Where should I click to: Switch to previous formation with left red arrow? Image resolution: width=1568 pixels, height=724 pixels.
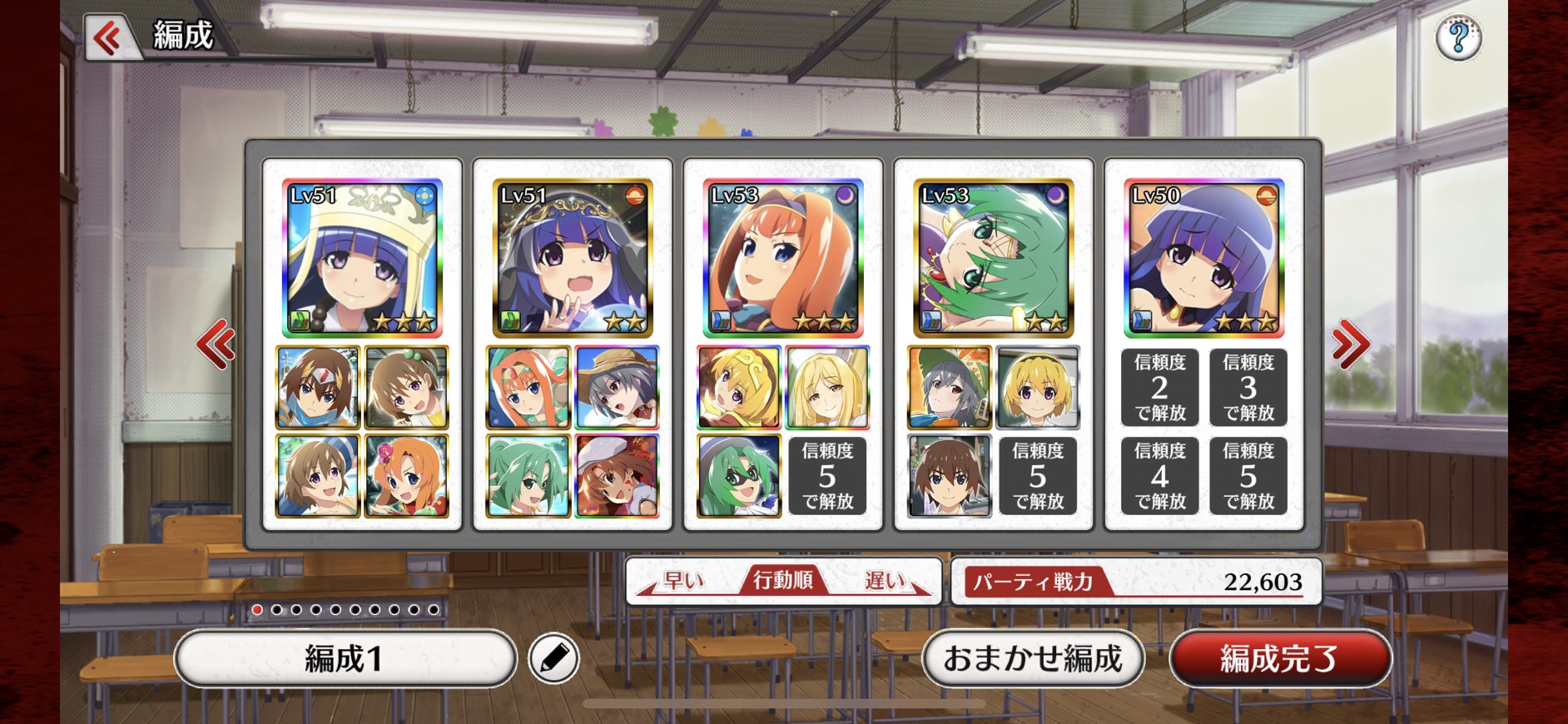(216, 344)
